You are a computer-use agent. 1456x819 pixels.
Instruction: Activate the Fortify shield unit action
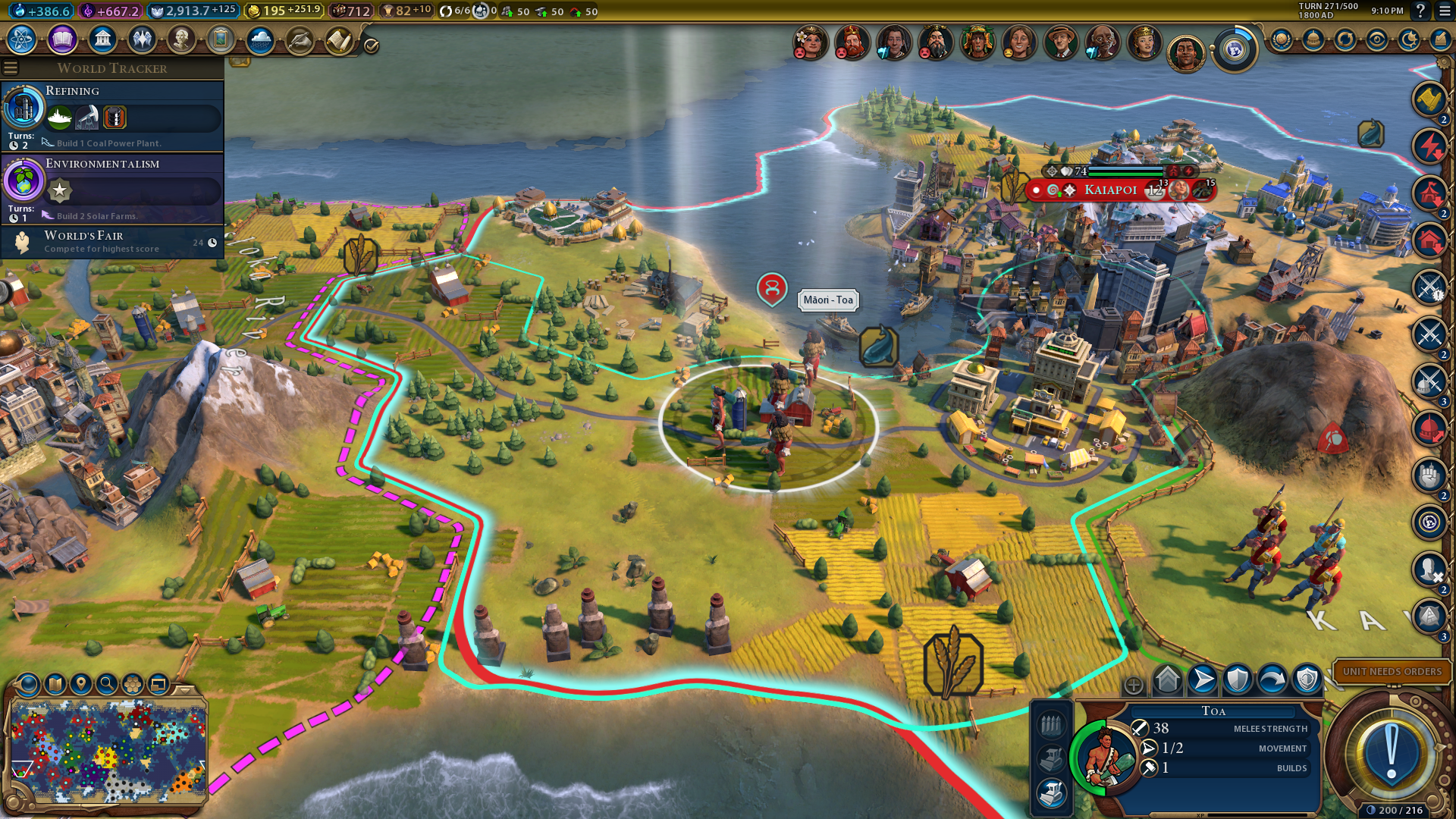pos(1238,679)
